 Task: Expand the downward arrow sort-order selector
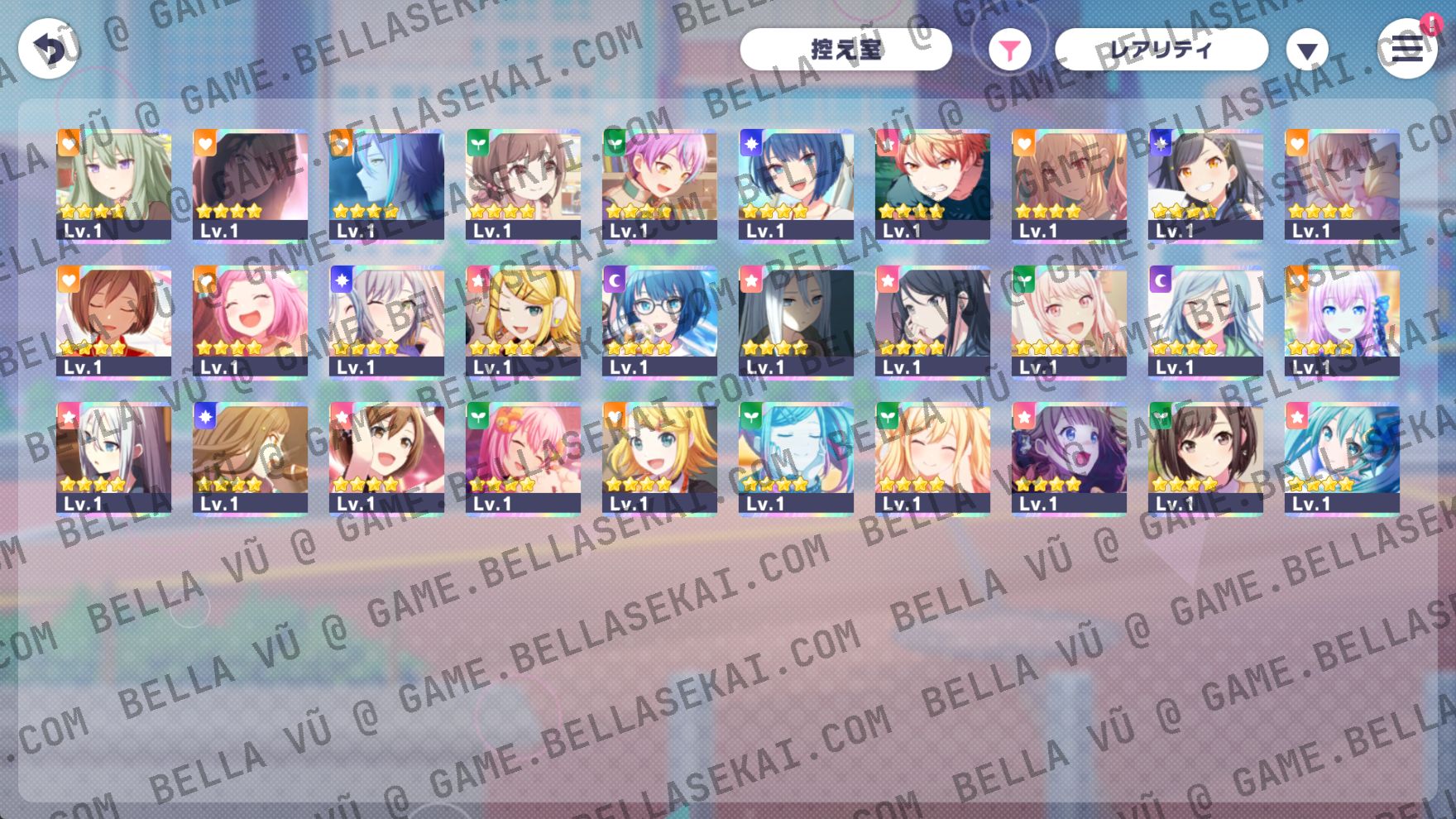click(x=1305, y=50)
